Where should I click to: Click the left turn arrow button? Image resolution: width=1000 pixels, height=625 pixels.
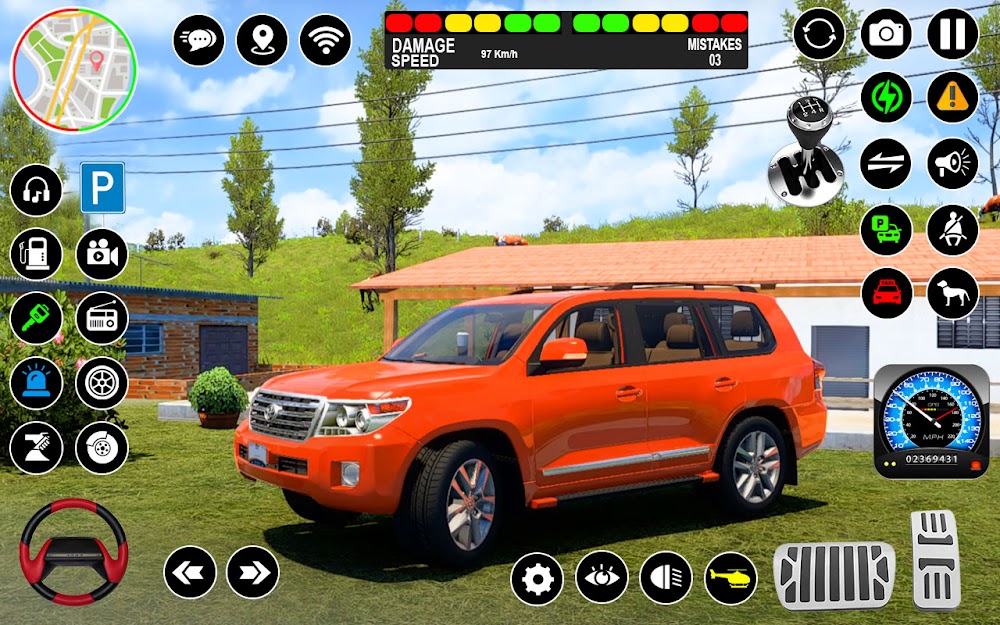[190, 572]
